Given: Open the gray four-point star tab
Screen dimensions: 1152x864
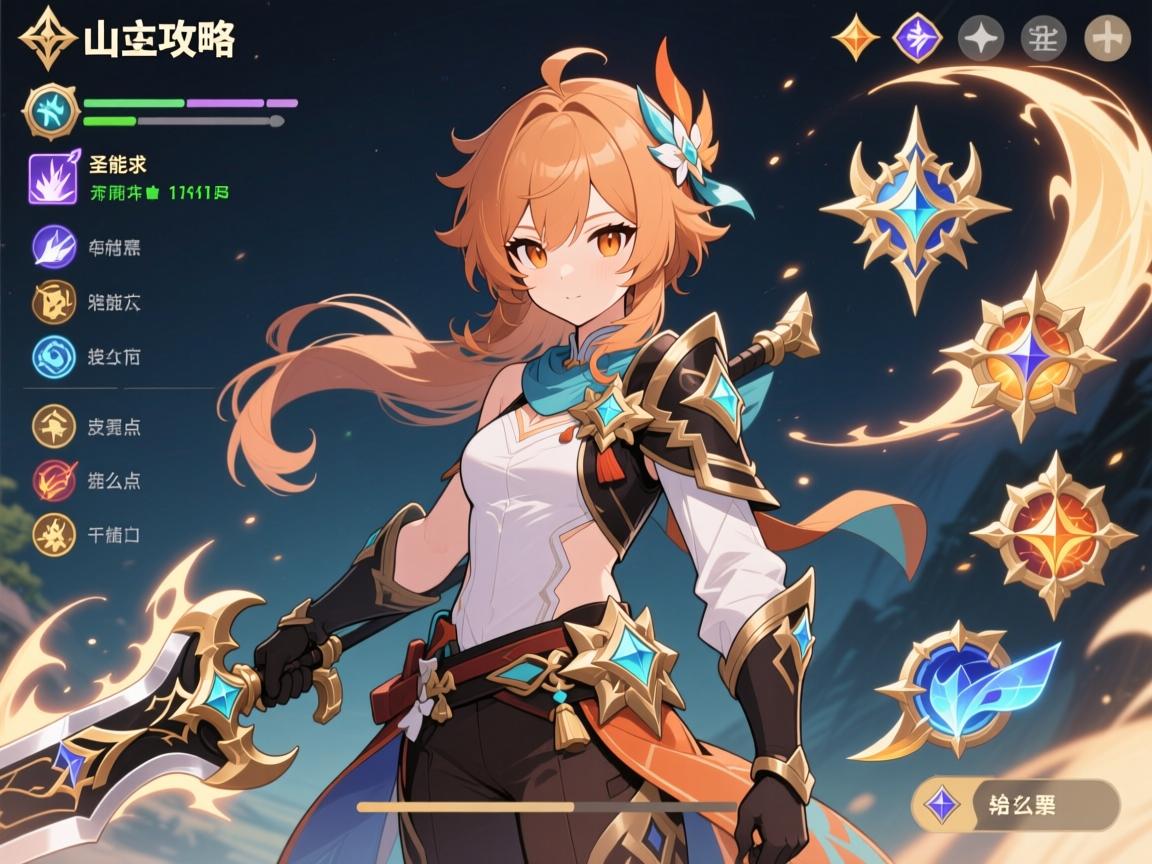Looking at the screenshot, I should tap(980, 39).
